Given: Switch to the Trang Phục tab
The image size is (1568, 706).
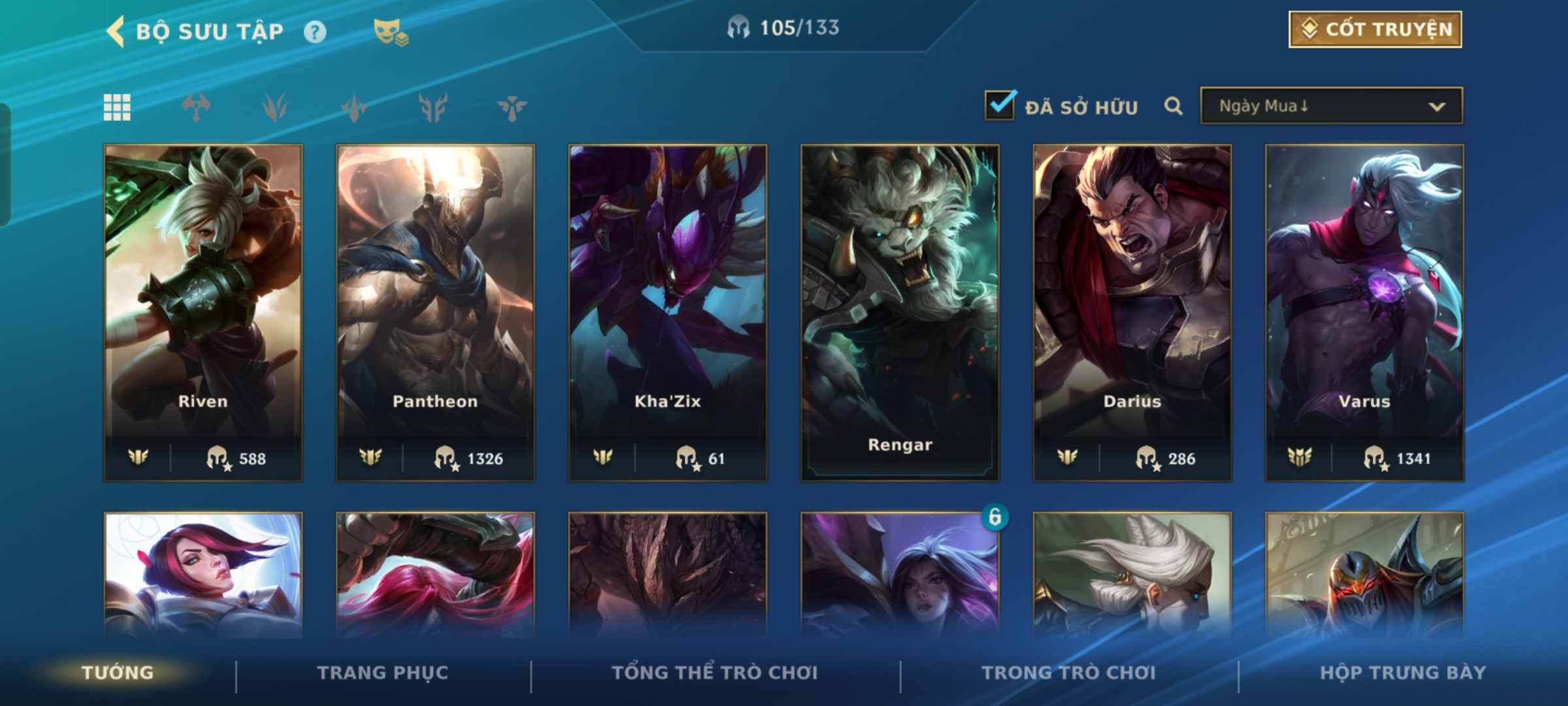Looking at the screenshot, I should pyautogui.click(x=383, y=673).
